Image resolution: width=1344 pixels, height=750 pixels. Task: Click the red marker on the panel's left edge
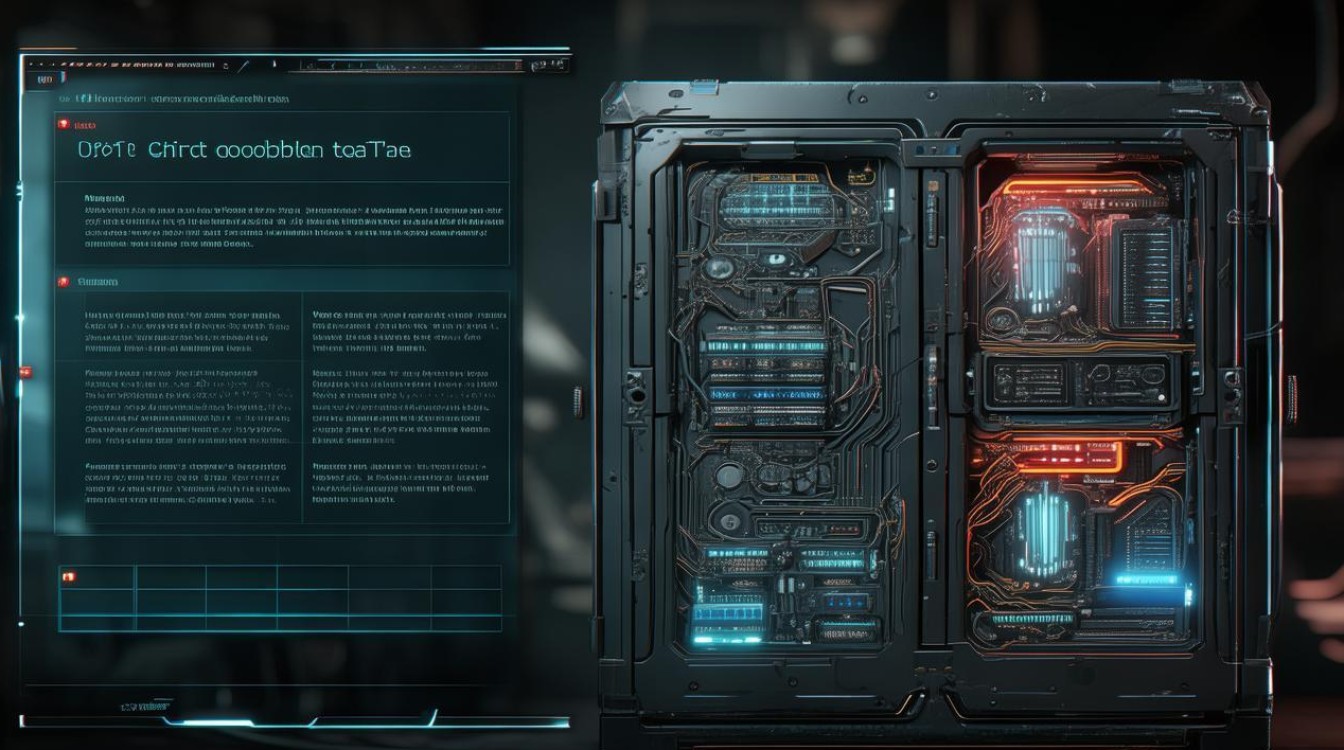[x=24, y=372]
